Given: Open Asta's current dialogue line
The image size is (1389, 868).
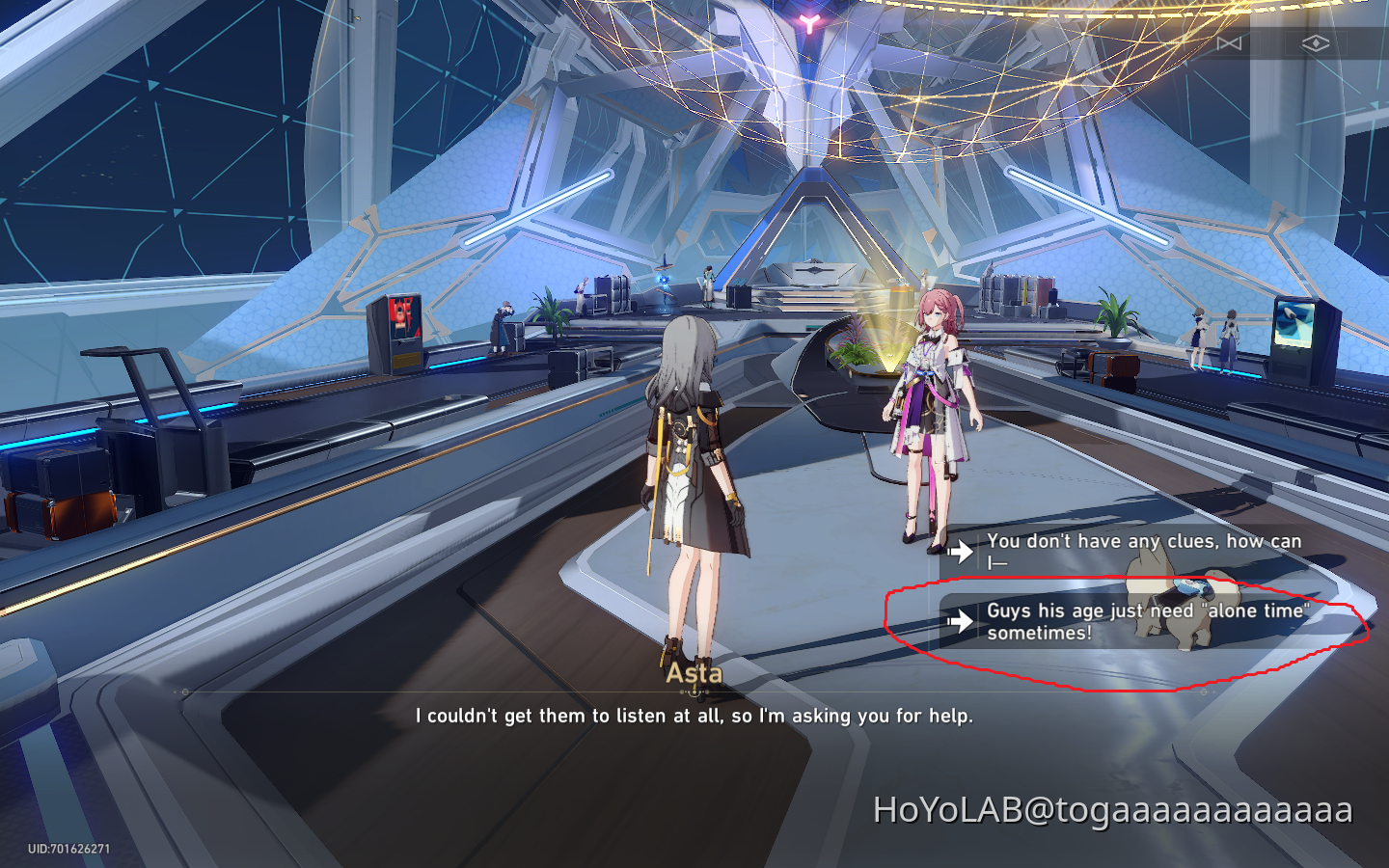Looking at the screenshot, I should coord(694,716).
